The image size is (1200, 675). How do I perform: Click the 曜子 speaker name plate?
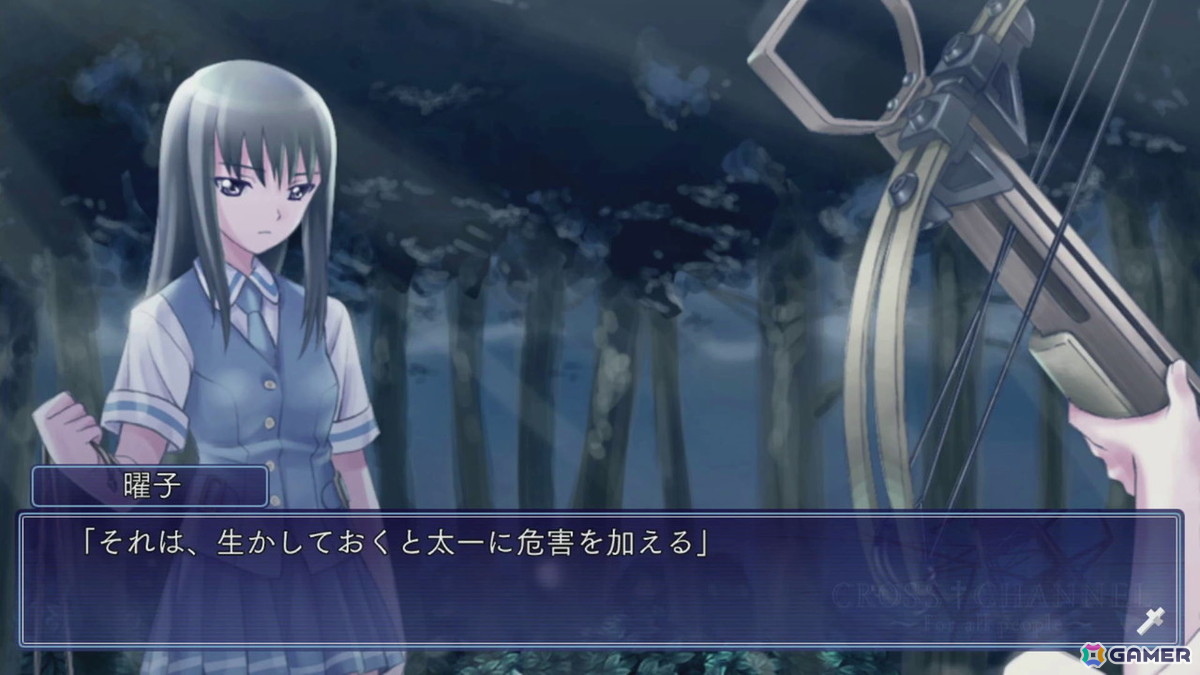(150, 487)
